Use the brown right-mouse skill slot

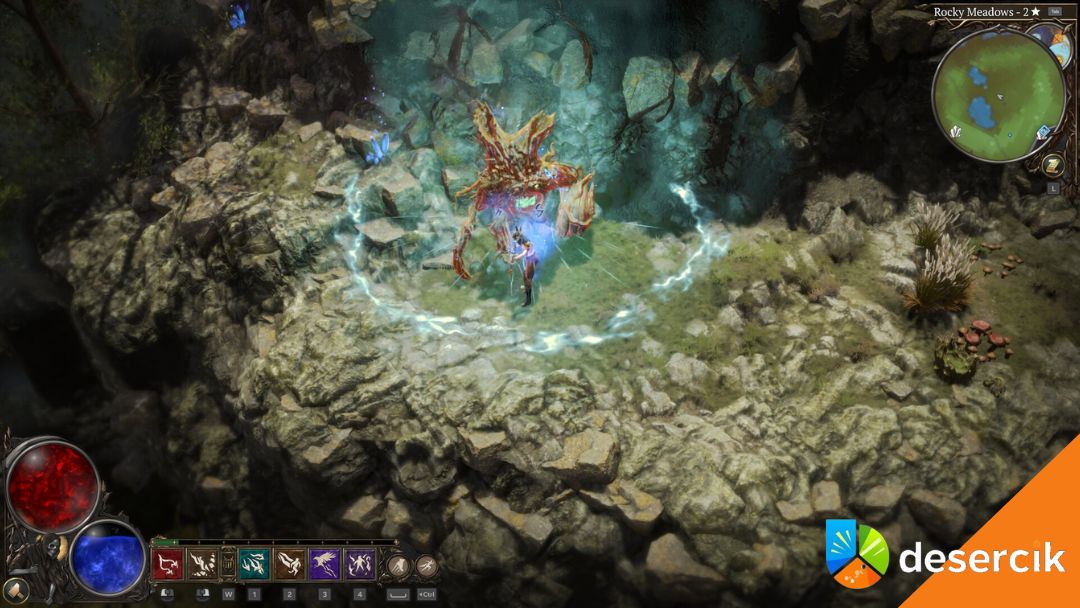[x=203, y=565]
